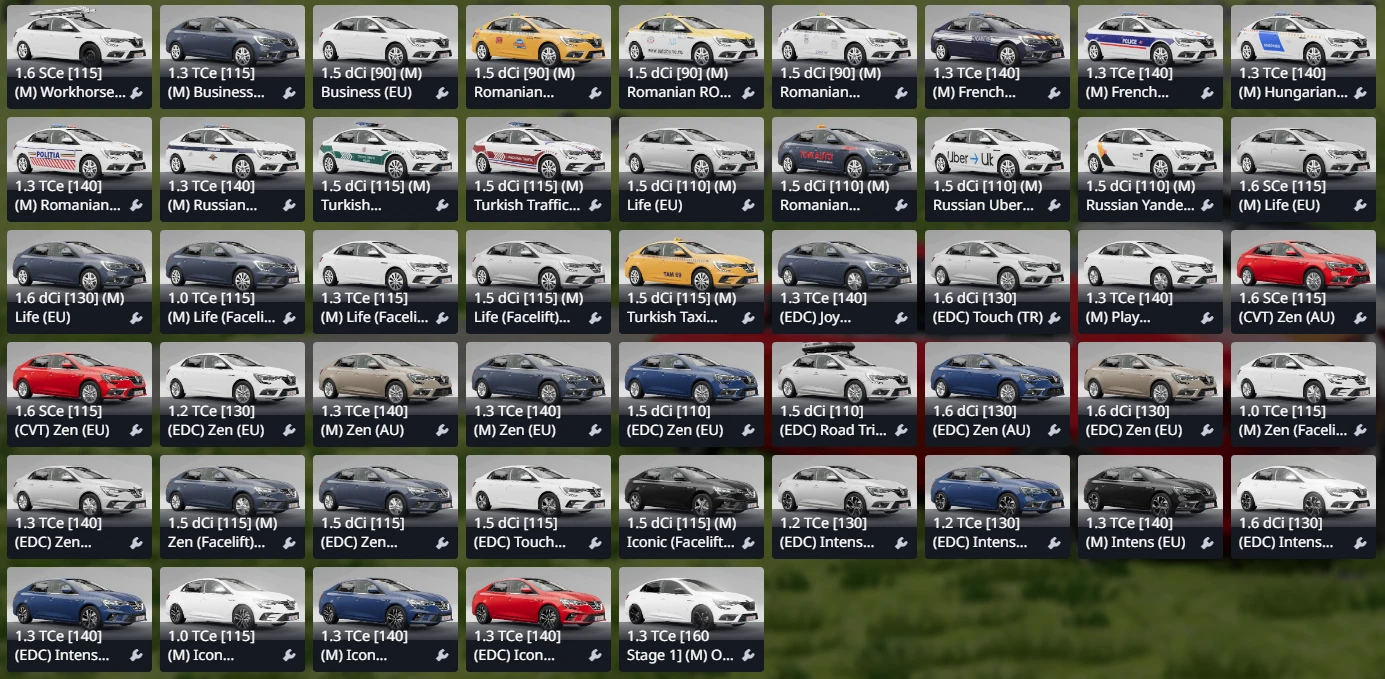Choose the beige 1.3 TCe Zen (AU)

coord(385,394)
